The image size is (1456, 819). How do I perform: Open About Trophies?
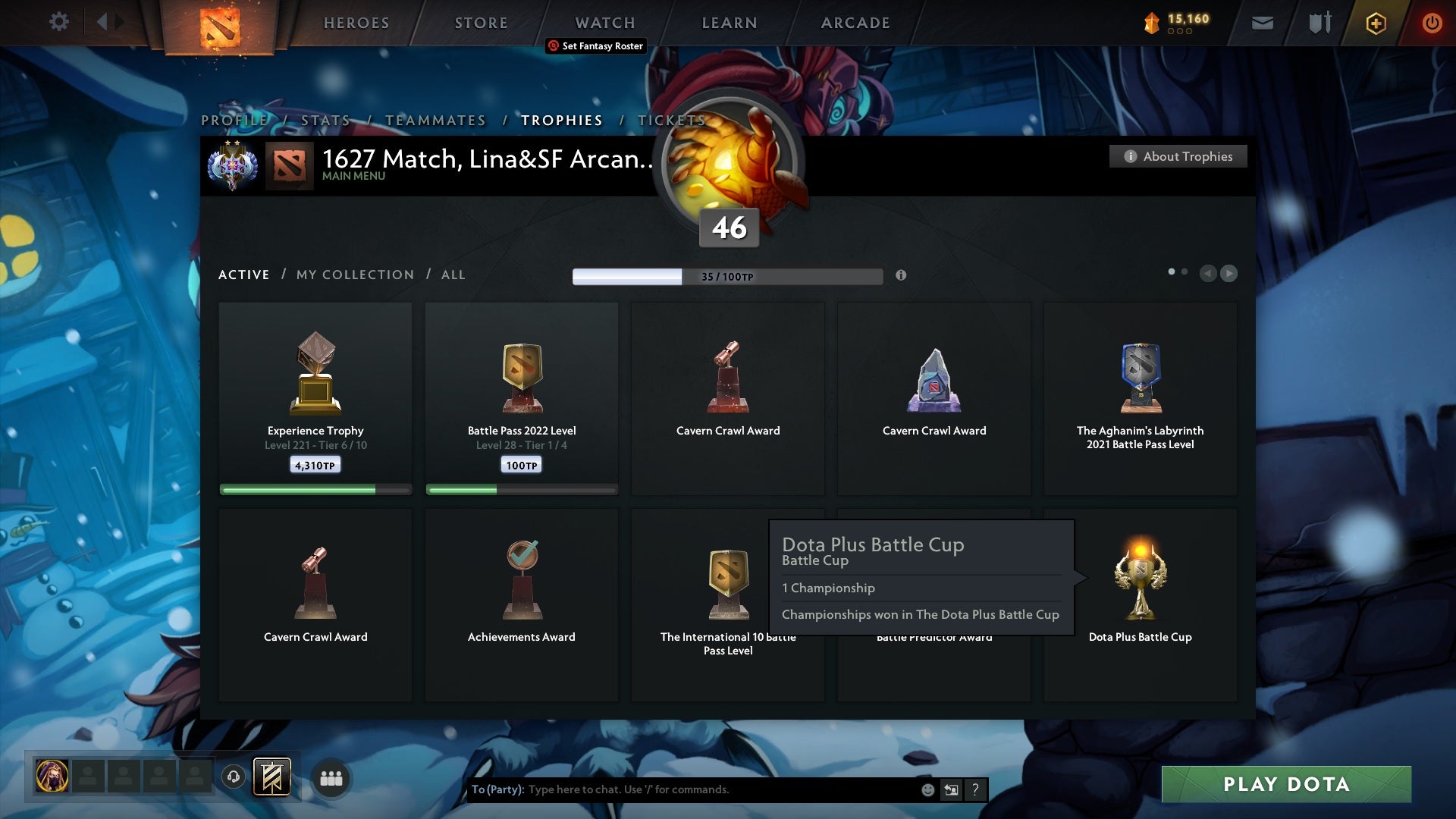coord(1178,156)
